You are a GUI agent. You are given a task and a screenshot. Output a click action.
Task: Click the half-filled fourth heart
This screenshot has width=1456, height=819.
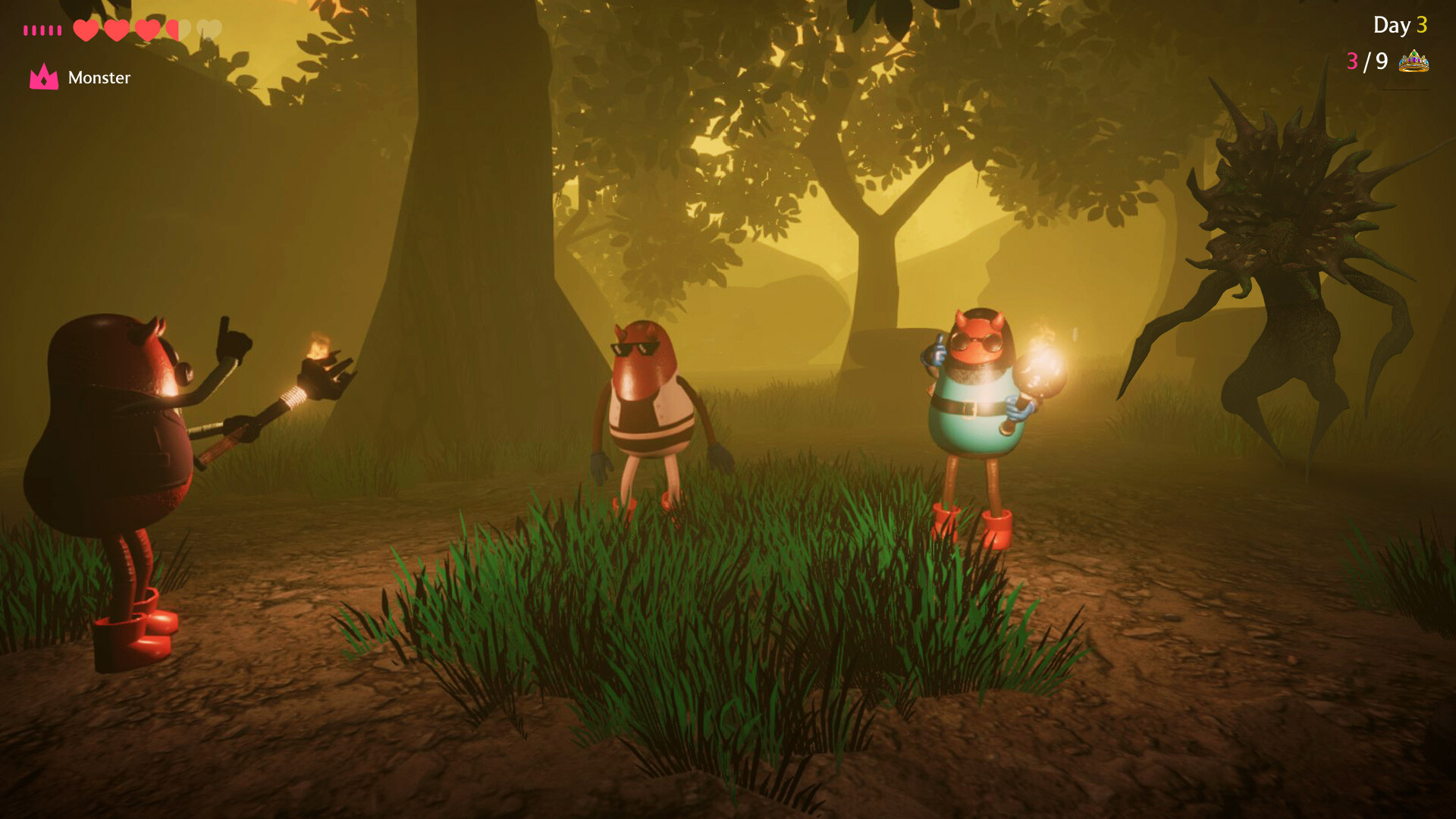pyautogui.click(x=180, y=30)
